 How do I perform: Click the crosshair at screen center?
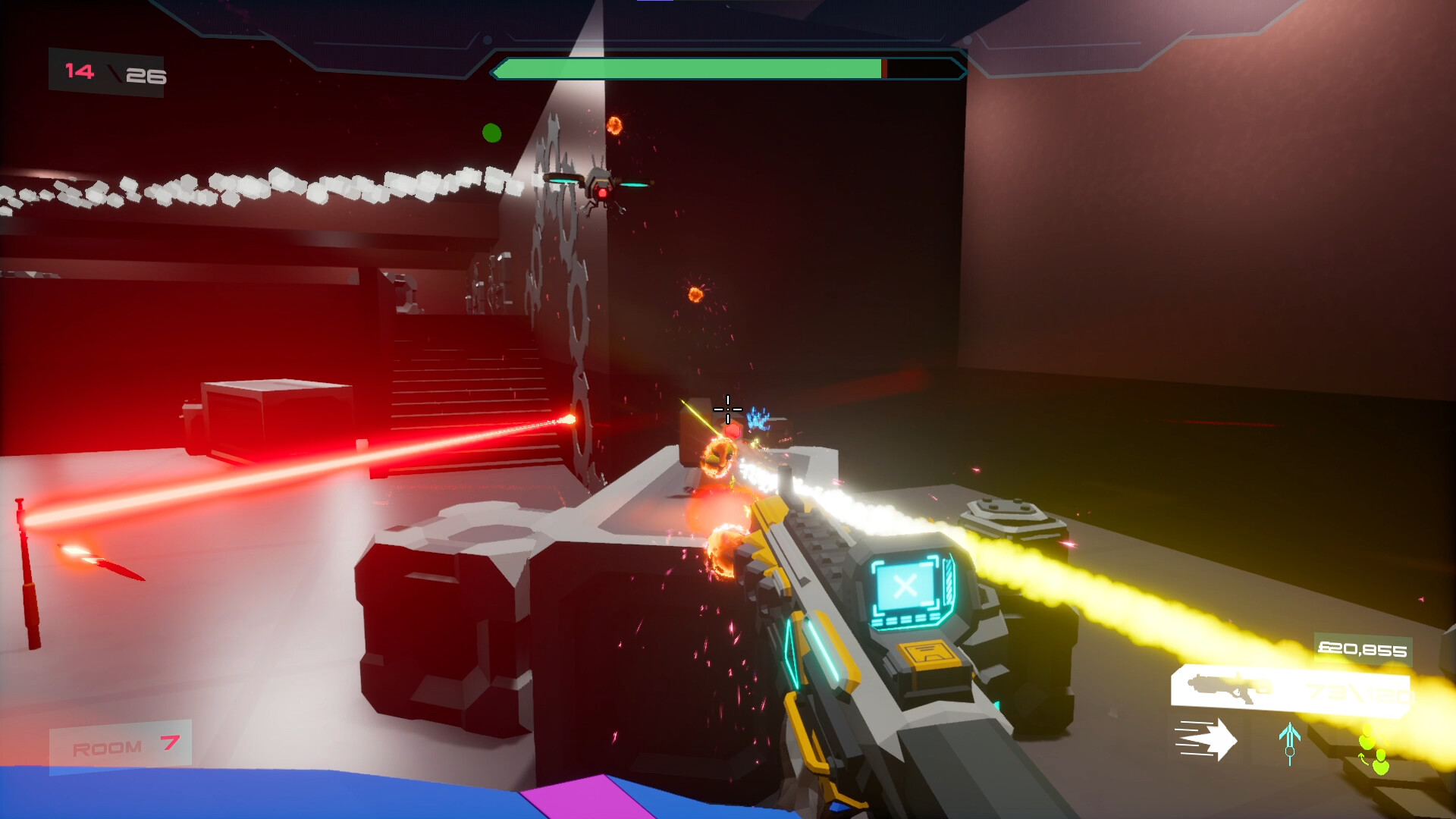click(x=727, y=409)
